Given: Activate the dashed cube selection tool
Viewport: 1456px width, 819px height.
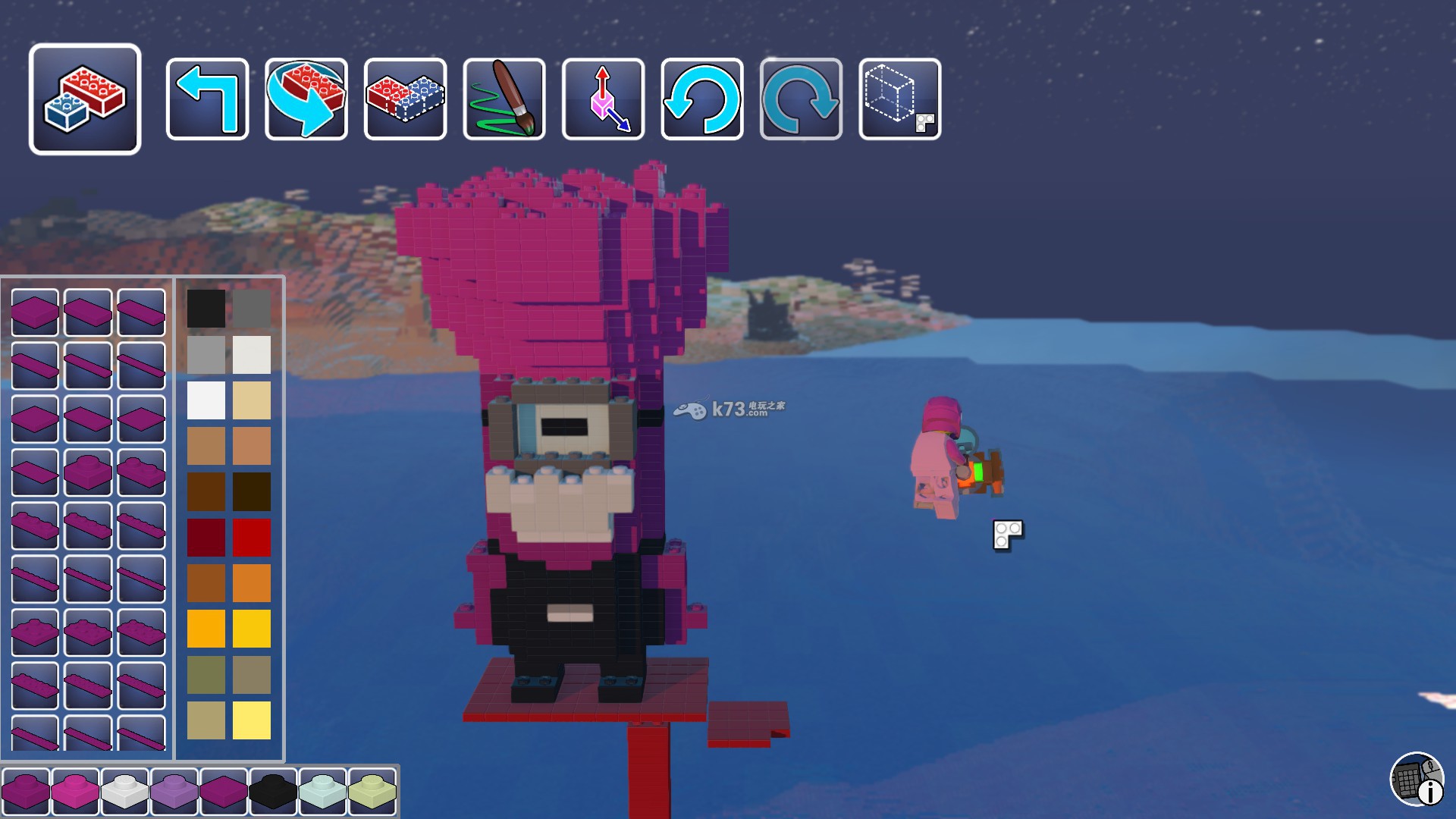Looking at the screenshot, I should pos(900,99).
